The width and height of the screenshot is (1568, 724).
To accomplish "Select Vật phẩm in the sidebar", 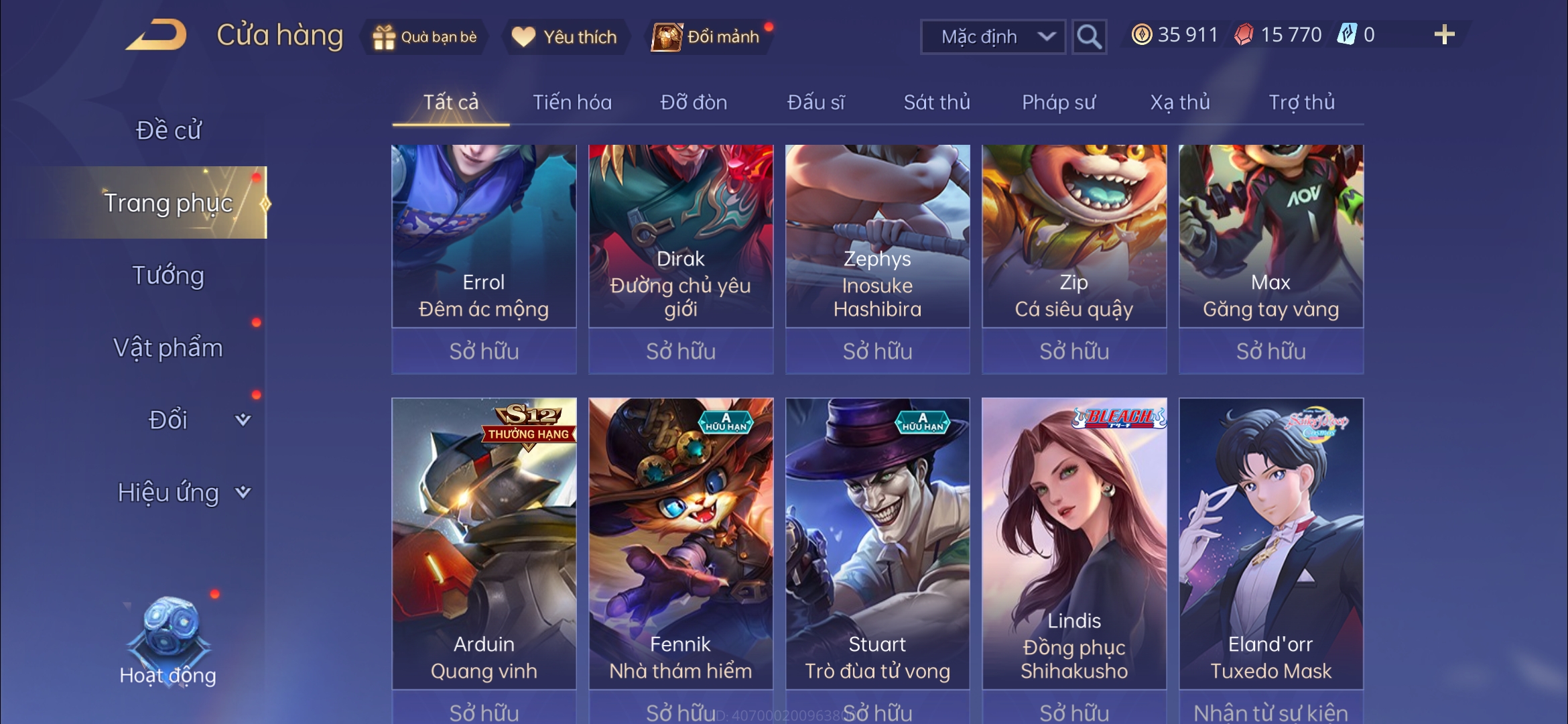I will [x=168, y=348].
